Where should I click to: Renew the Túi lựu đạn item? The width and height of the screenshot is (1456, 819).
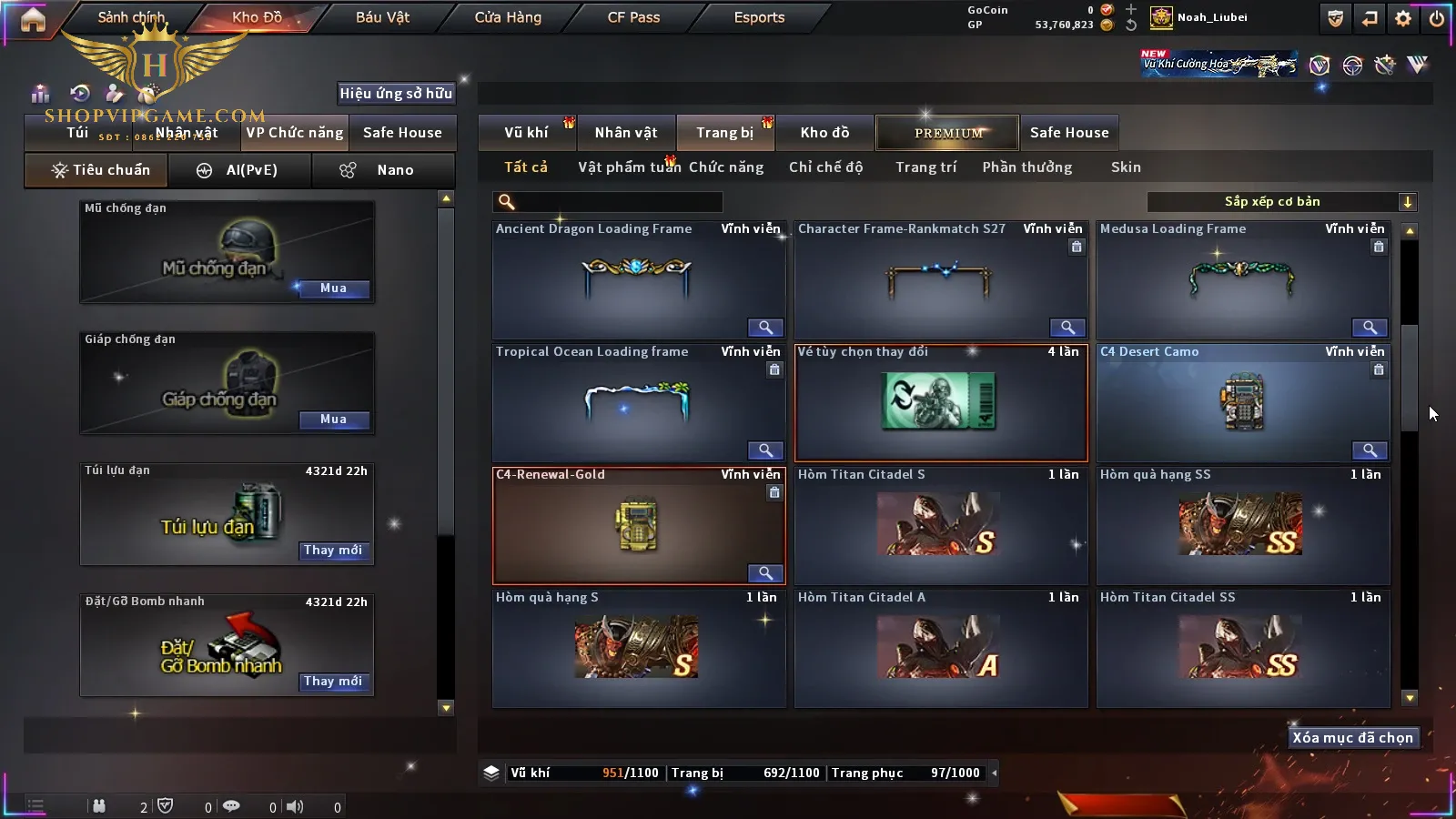point(333,551)
